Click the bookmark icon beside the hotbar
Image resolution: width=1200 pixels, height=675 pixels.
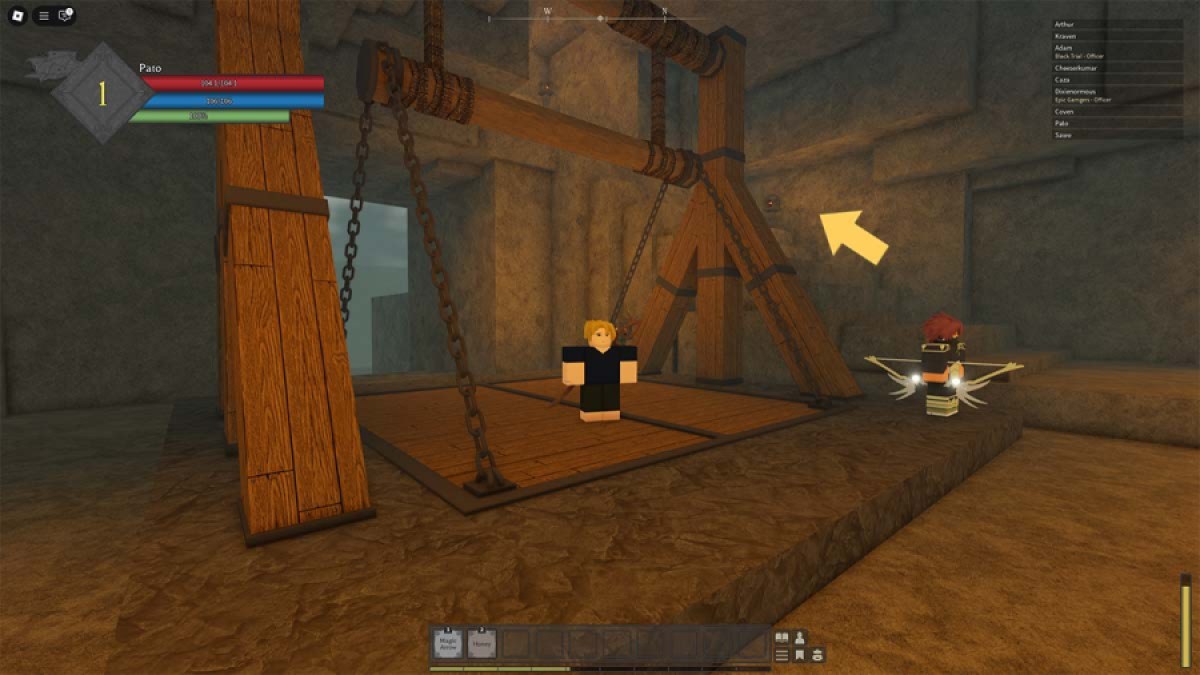click(x=800, y=655)
